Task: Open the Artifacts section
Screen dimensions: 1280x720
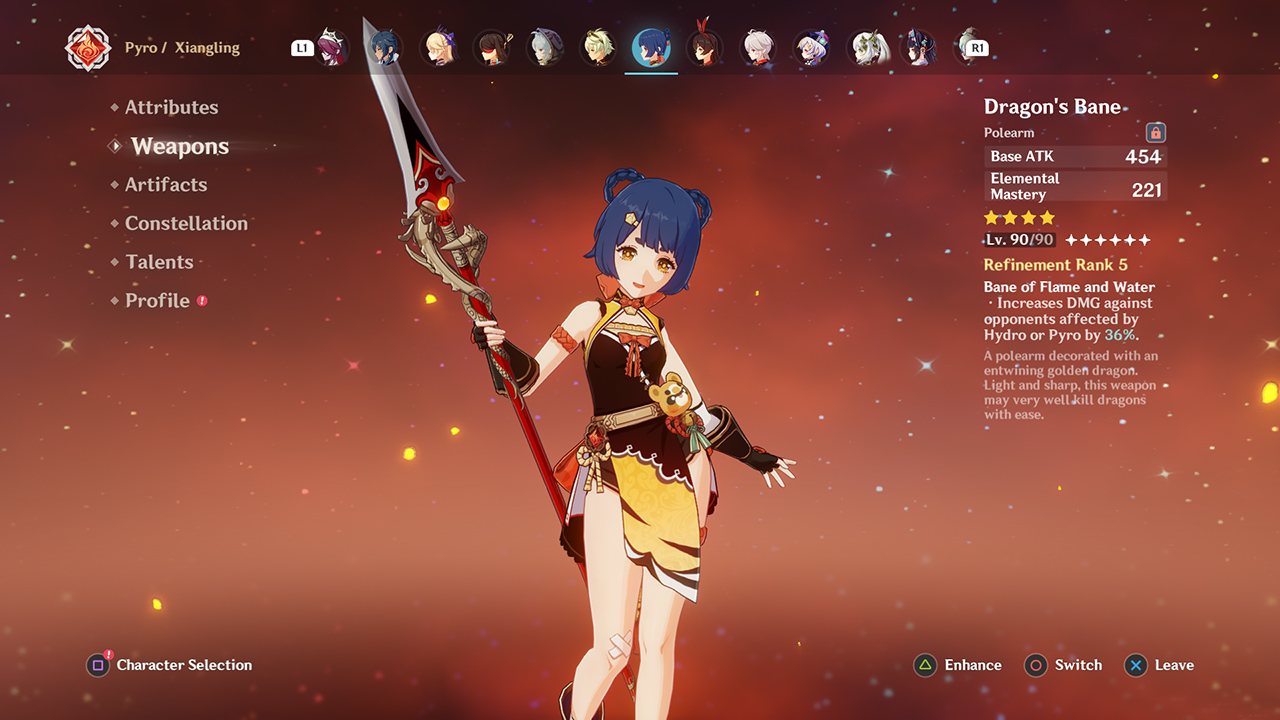Action: 166,184
